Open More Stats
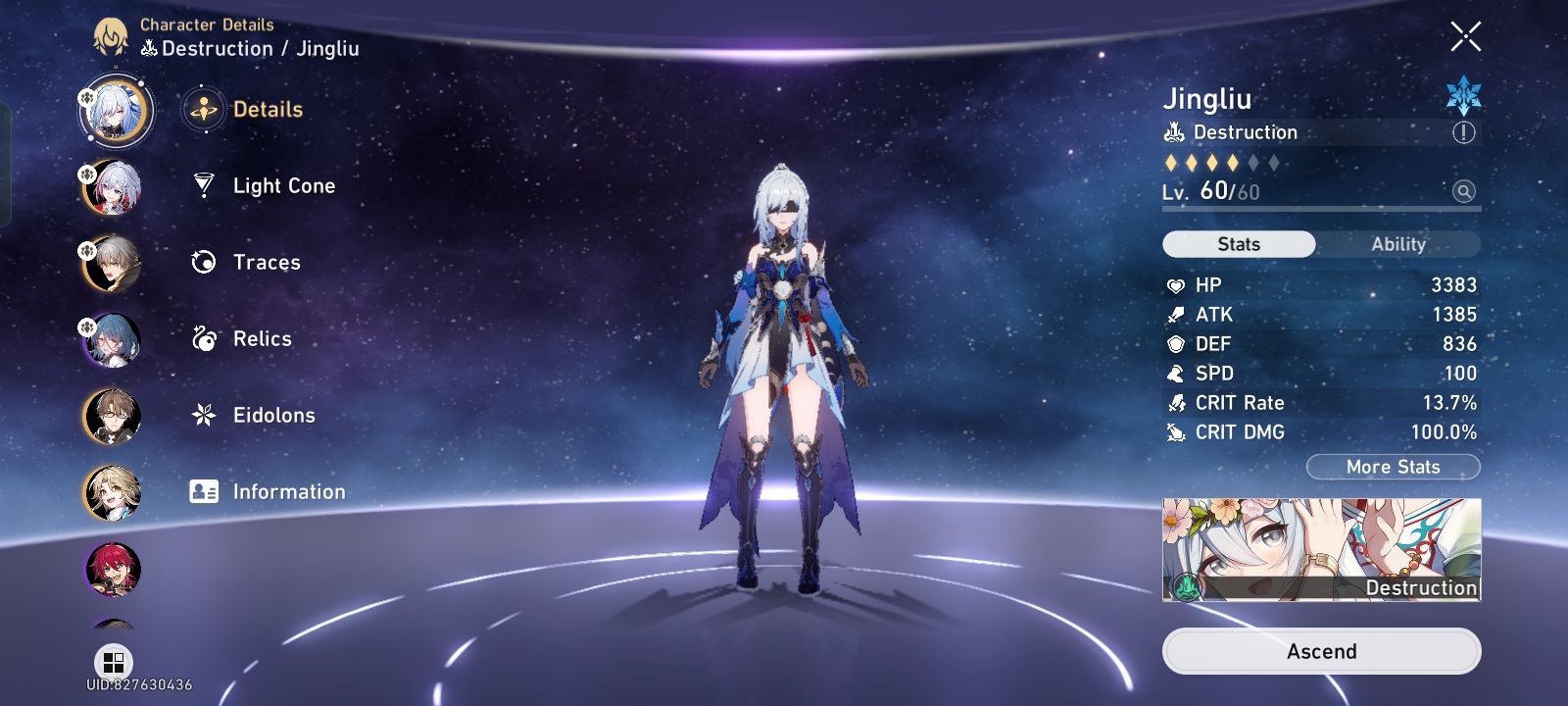 coord(1392,467)
